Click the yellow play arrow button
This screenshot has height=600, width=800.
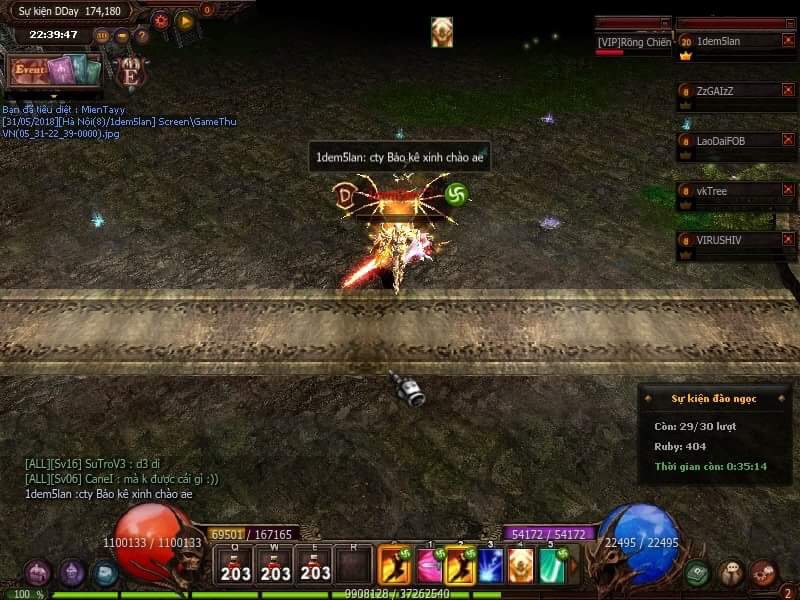pyautogui.click(x=185, y=19)
